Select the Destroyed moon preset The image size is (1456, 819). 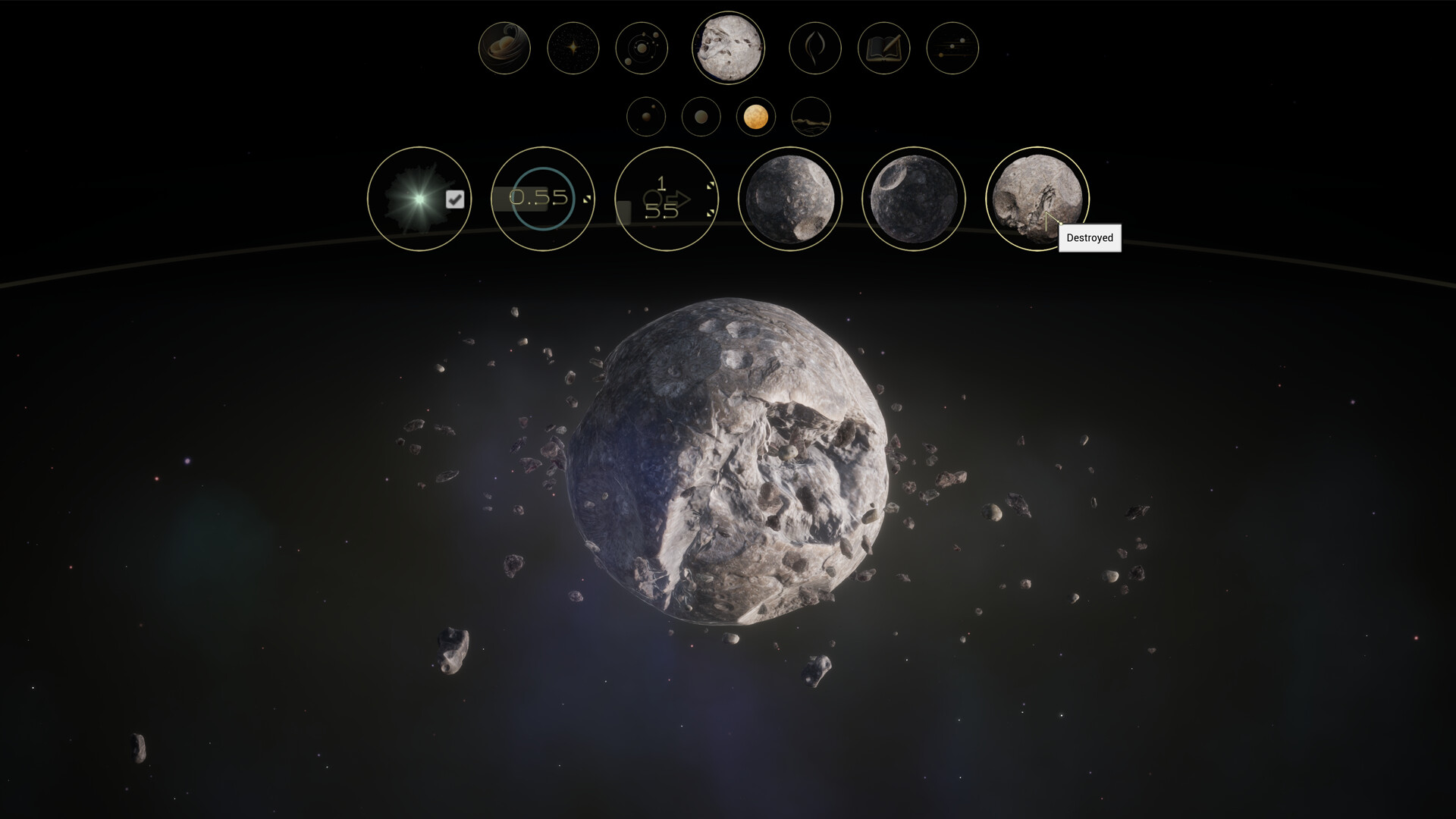pyautogui.click(x=1037, y=197)
